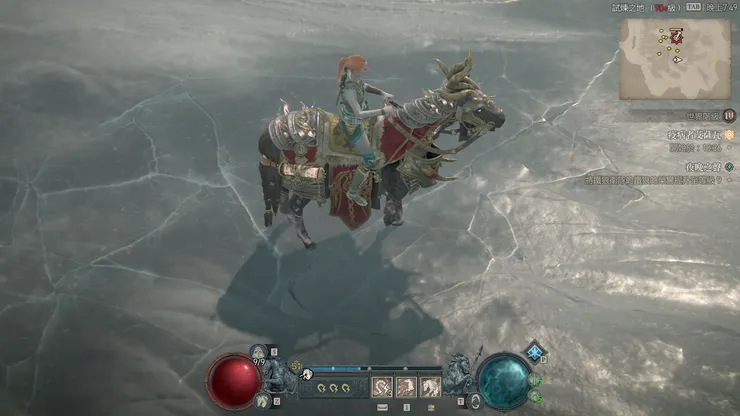Viewport: 740px width, 416px height.
Task: Open the minimap
Action: [x=674, y=58]
